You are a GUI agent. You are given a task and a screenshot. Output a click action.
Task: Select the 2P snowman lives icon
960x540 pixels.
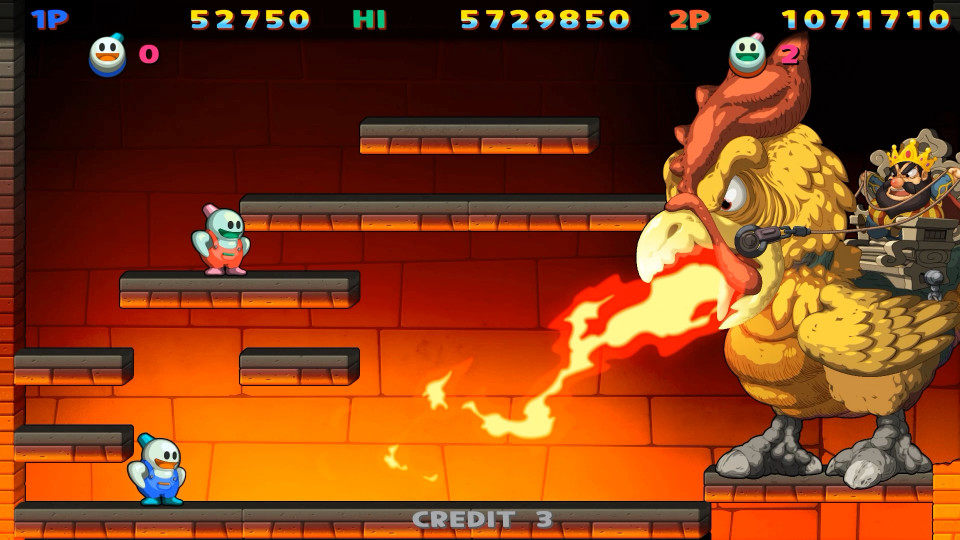coord(747,55)
